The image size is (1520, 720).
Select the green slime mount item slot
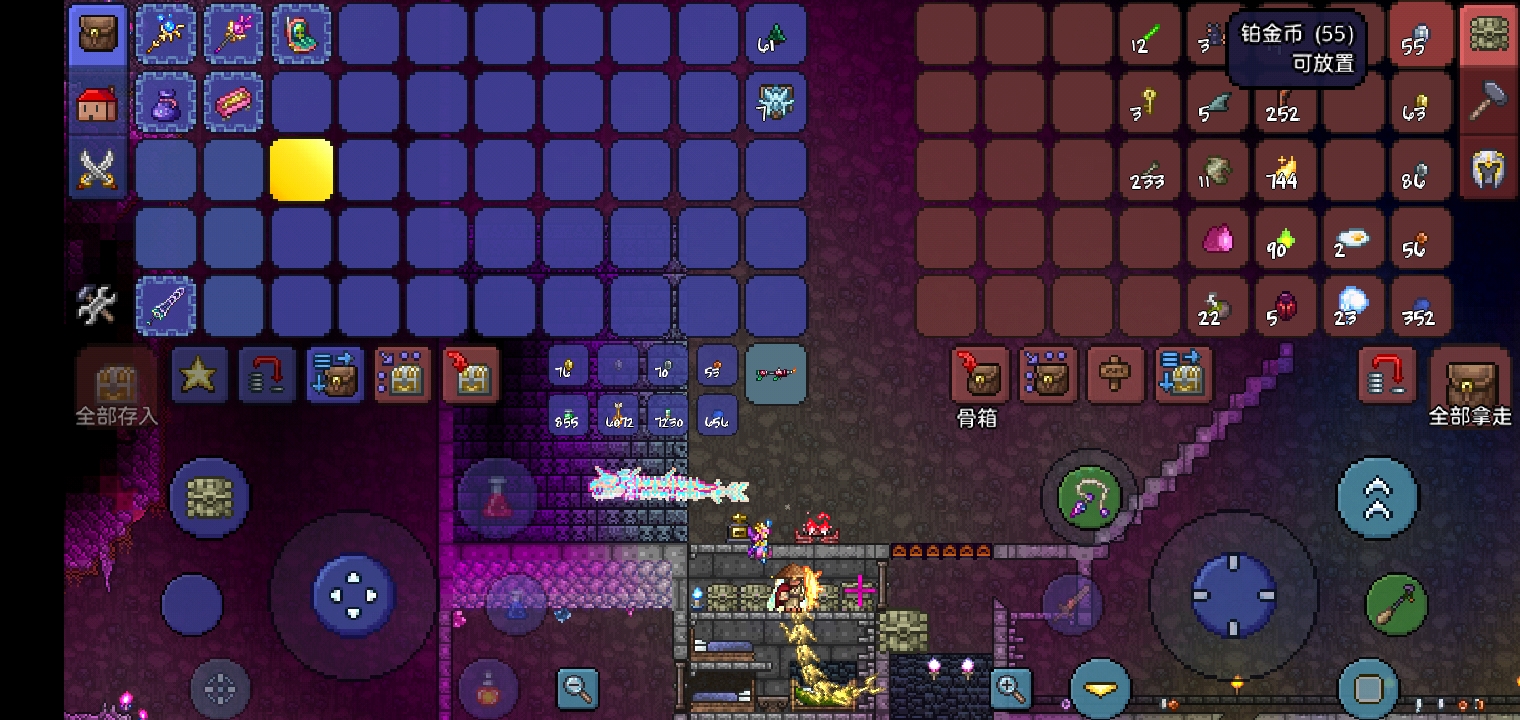(301, 35)
